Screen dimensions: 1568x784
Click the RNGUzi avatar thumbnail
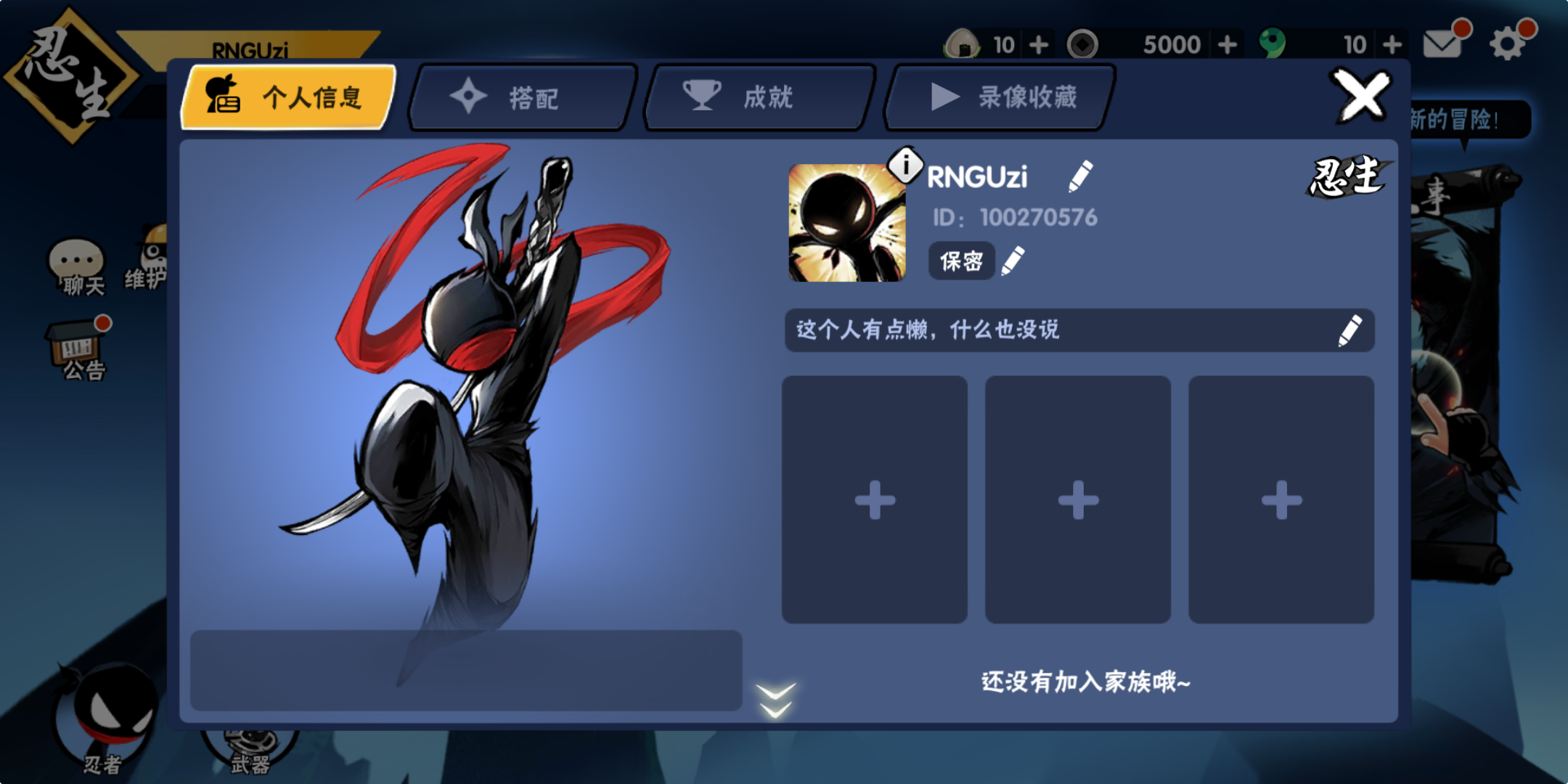tap(846, 224)
